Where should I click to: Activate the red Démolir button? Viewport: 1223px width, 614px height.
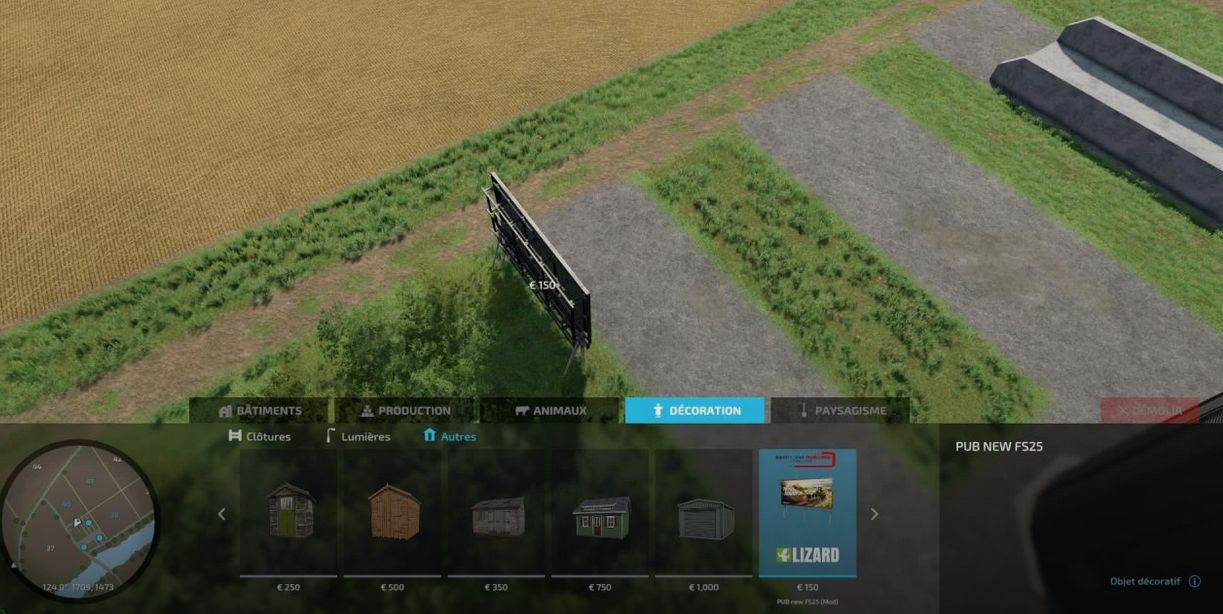pos(1150,411)
